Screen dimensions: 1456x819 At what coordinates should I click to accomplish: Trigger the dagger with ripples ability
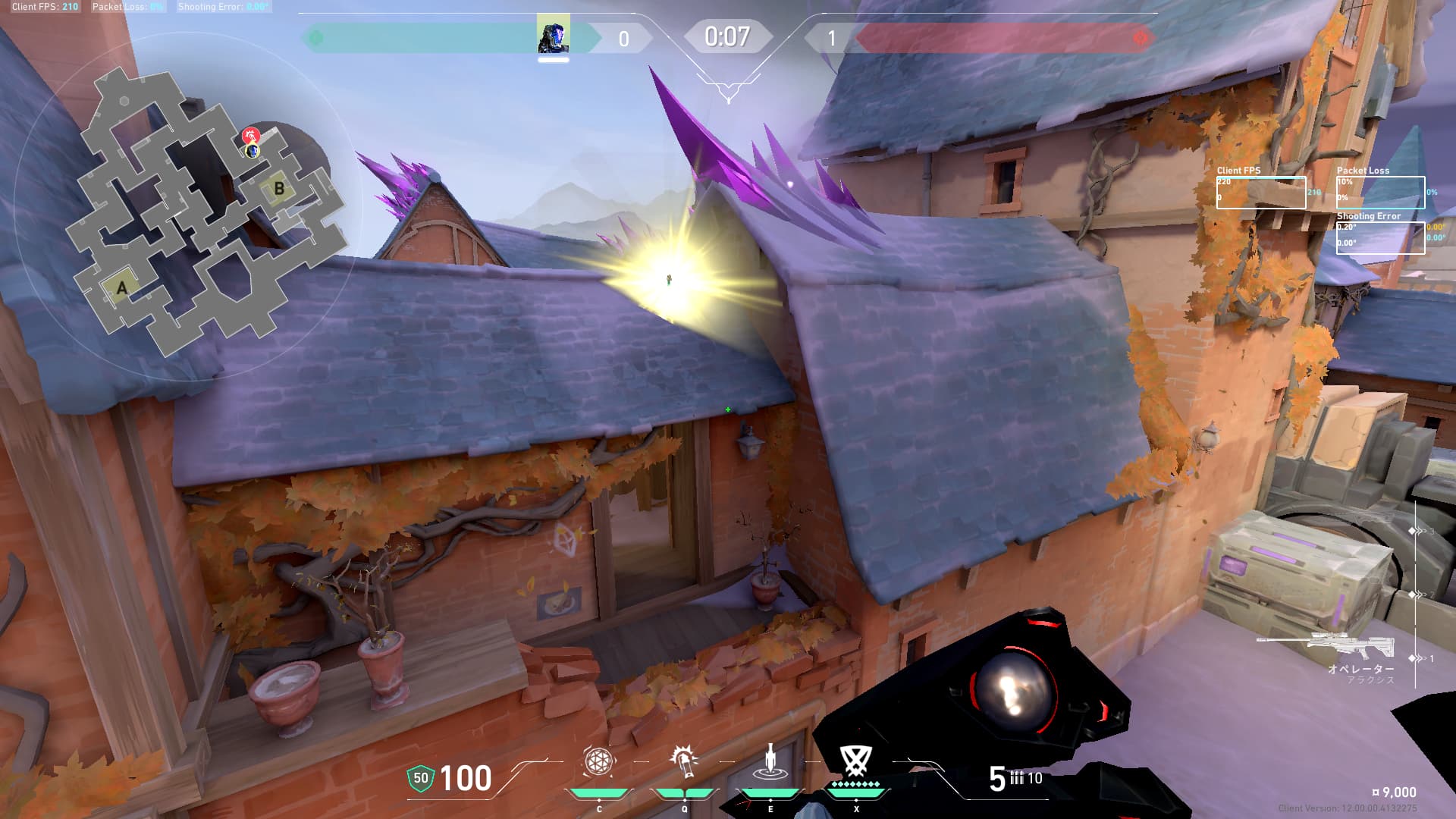pos(770,761)
